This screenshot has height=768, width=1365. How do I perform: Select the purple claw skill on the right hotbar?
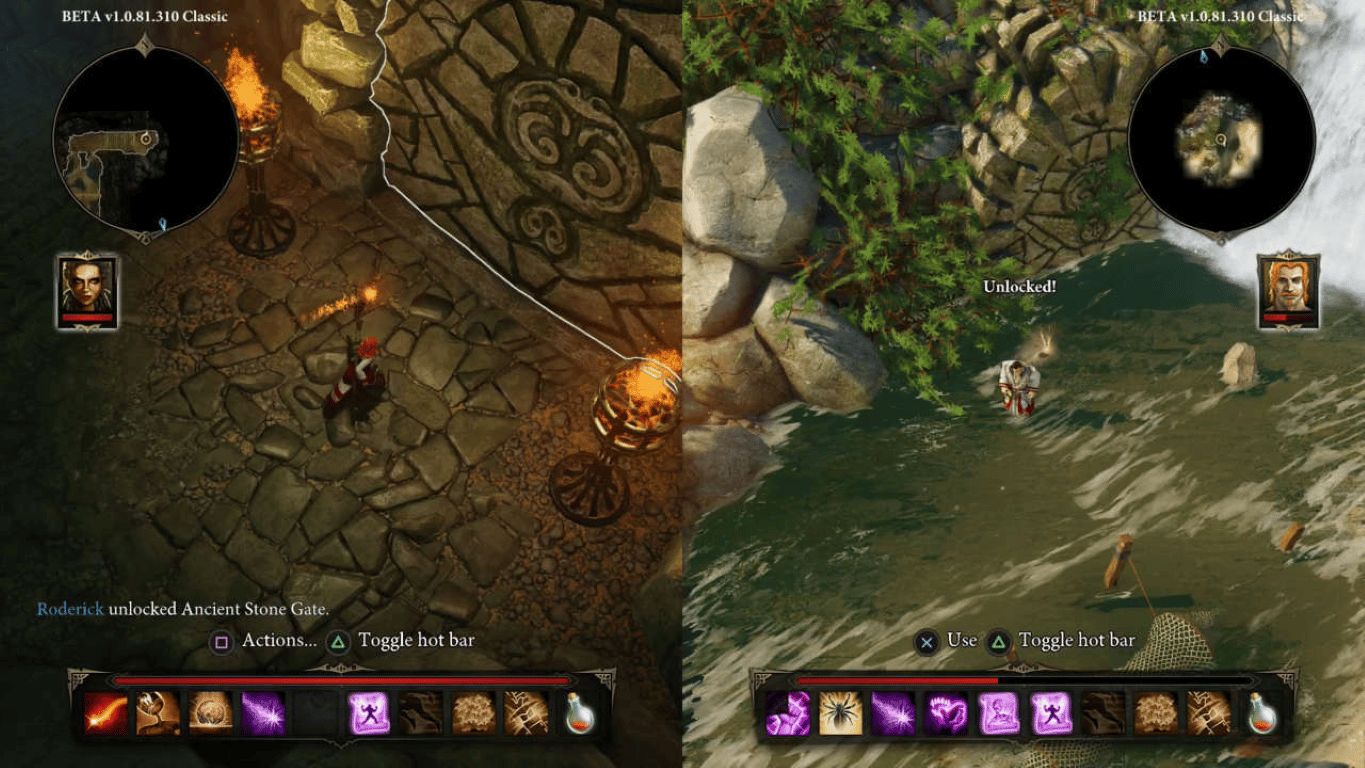[x=946, y=710]
